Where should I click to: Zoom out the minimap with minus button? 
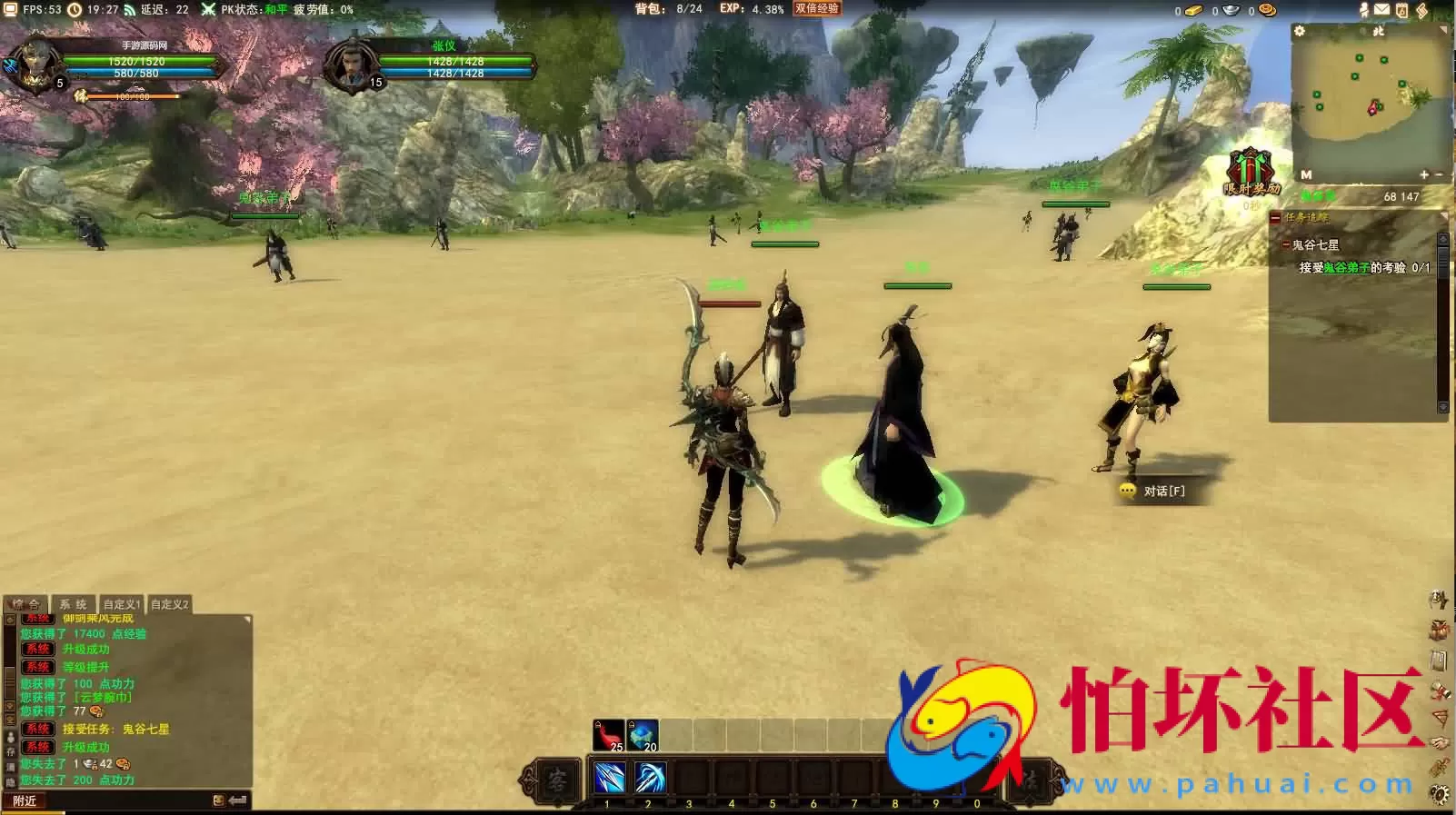[1439, 174]
